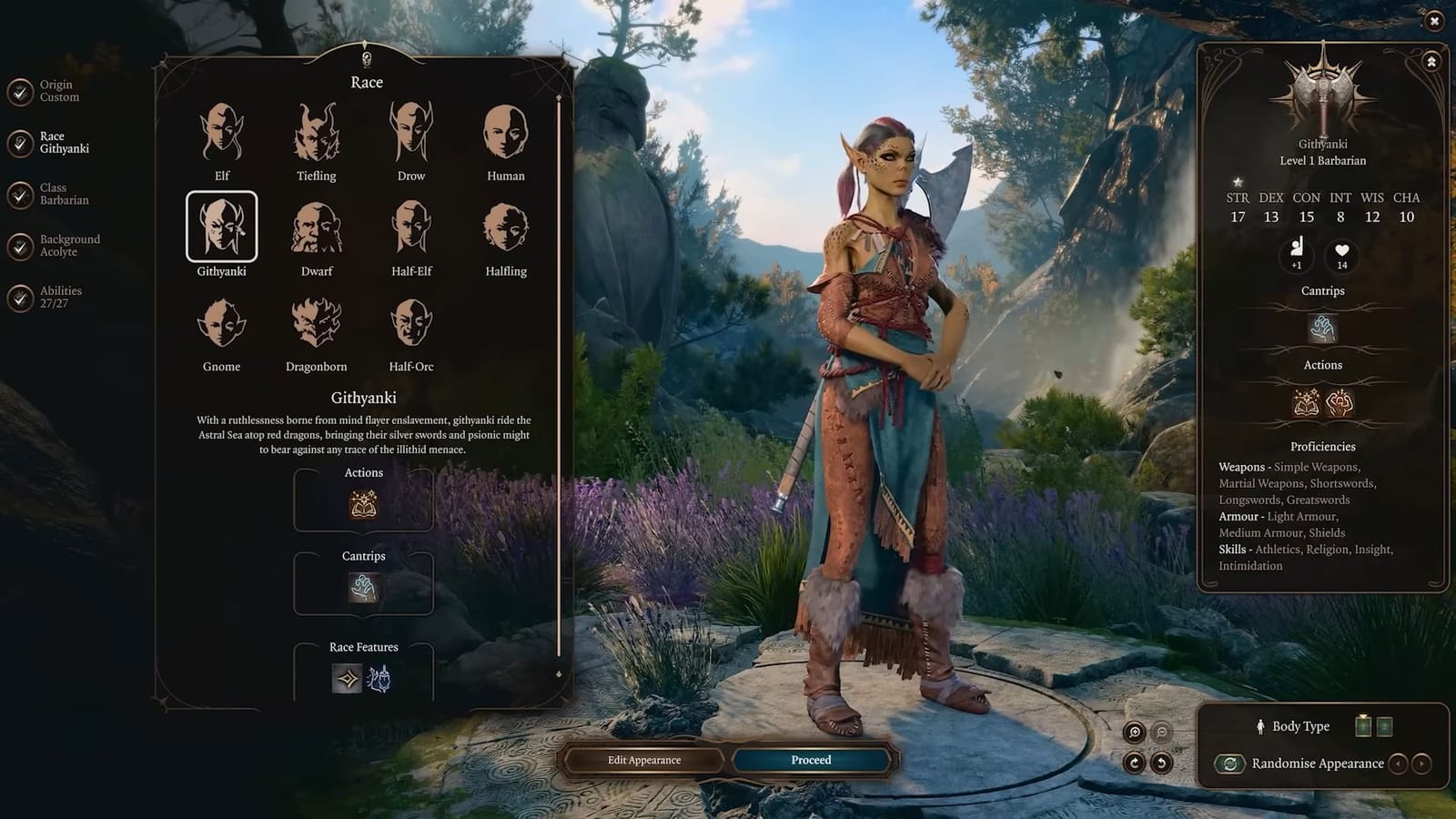Click the Edit Appearance button

pos(642,760)
